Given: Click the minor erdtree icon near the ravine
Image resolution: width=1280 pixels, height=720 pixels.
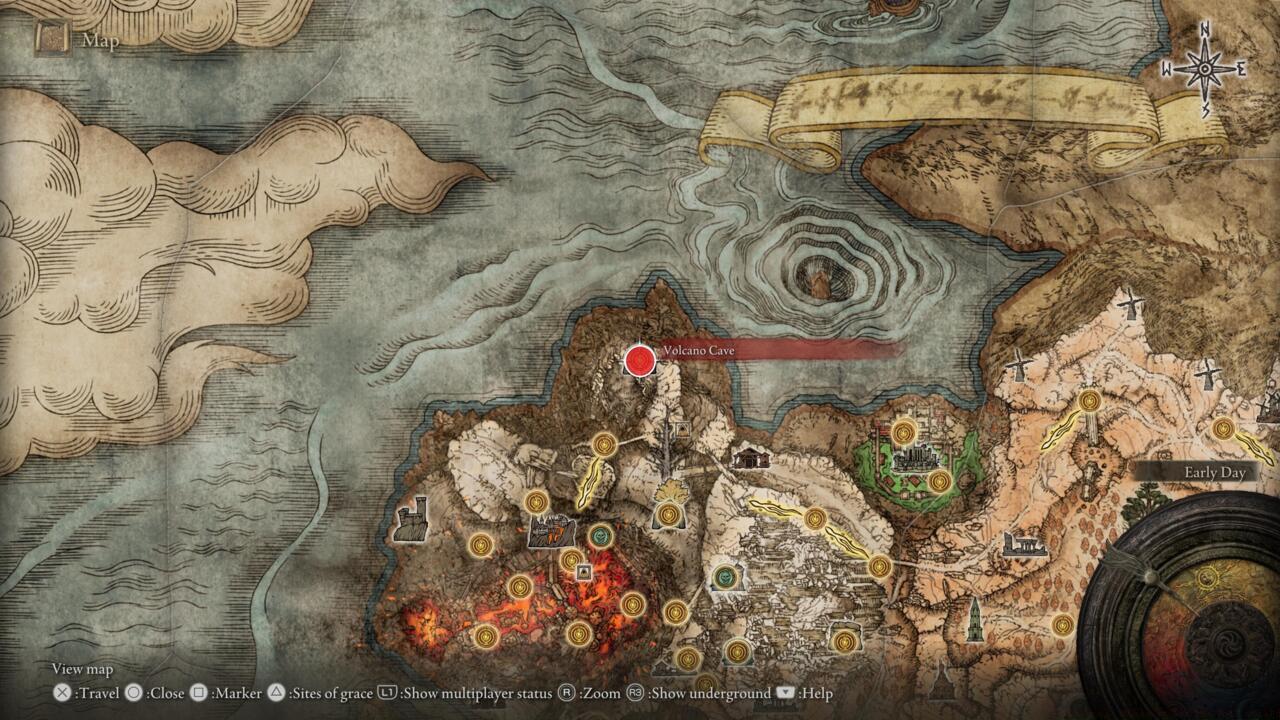Looking at the screenshot, I should pyautogui.click(x=670, y=490).
